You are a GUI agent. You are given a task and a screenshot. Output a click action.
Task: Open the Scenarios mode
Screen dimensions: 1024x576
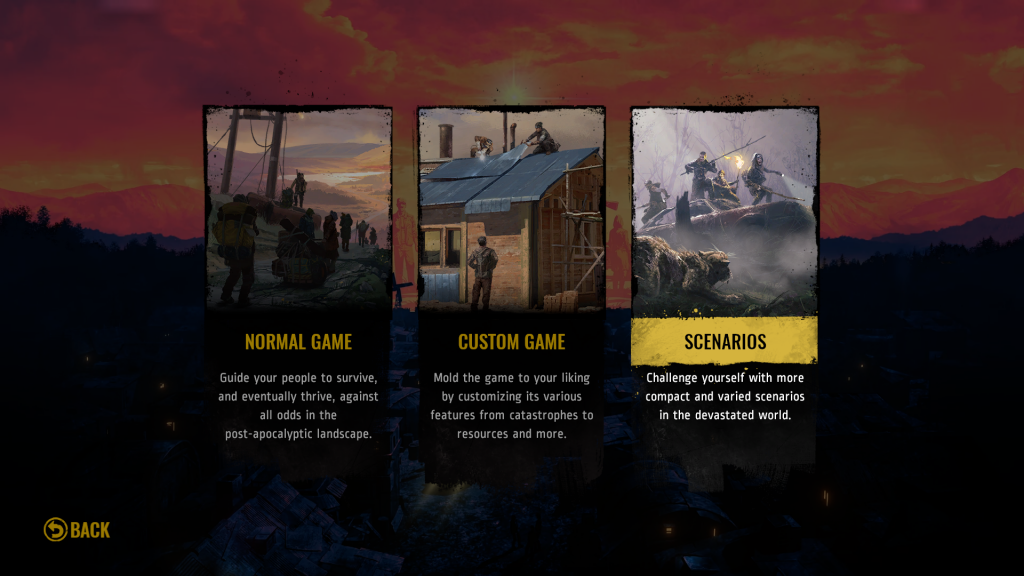point(724,342)
